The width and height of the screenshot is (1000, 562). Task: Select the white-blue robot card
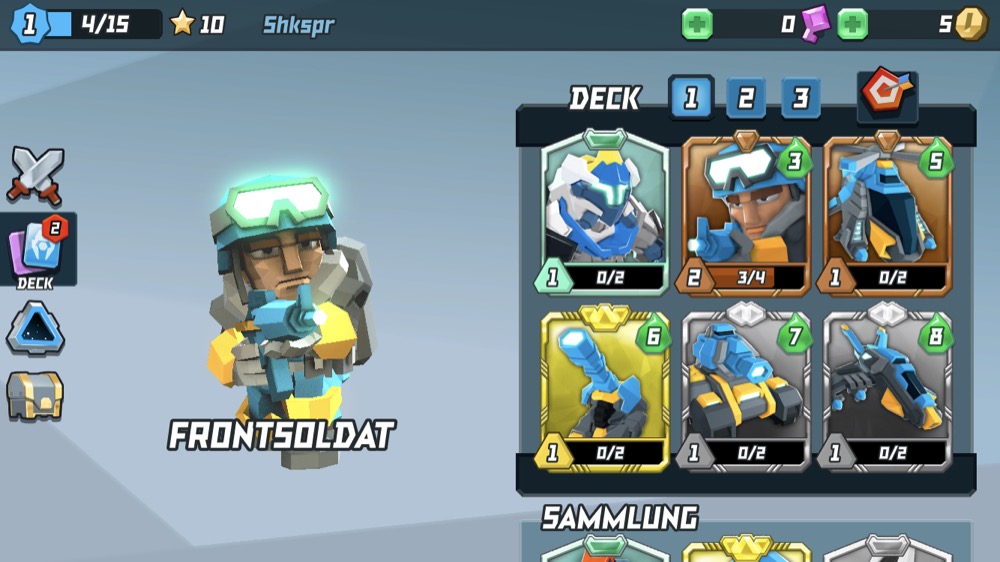605,214
